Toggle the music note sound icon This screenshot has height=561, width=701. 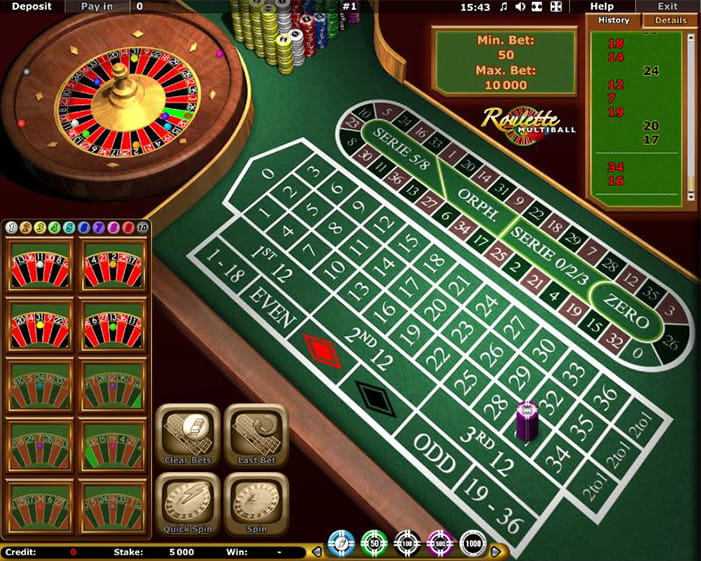click(x=503, y=7)
